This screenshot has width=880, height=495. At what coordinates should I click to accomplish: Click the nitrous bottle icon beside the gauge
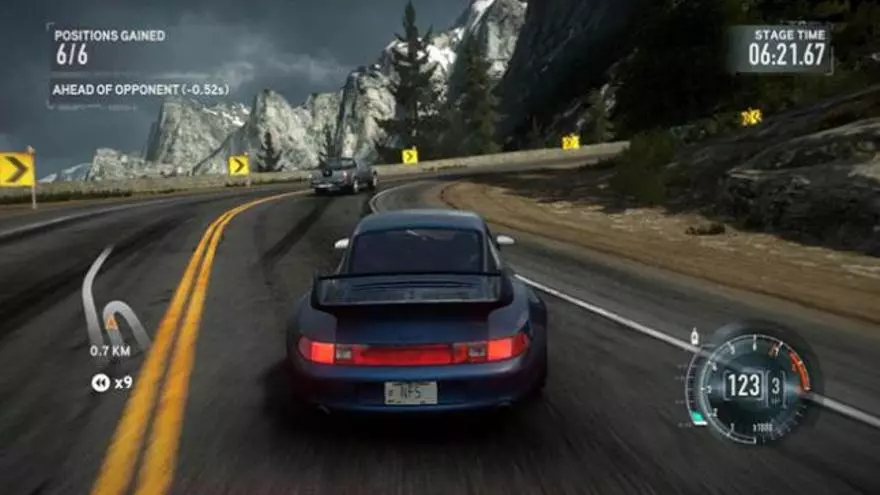[x=694, y=337]
